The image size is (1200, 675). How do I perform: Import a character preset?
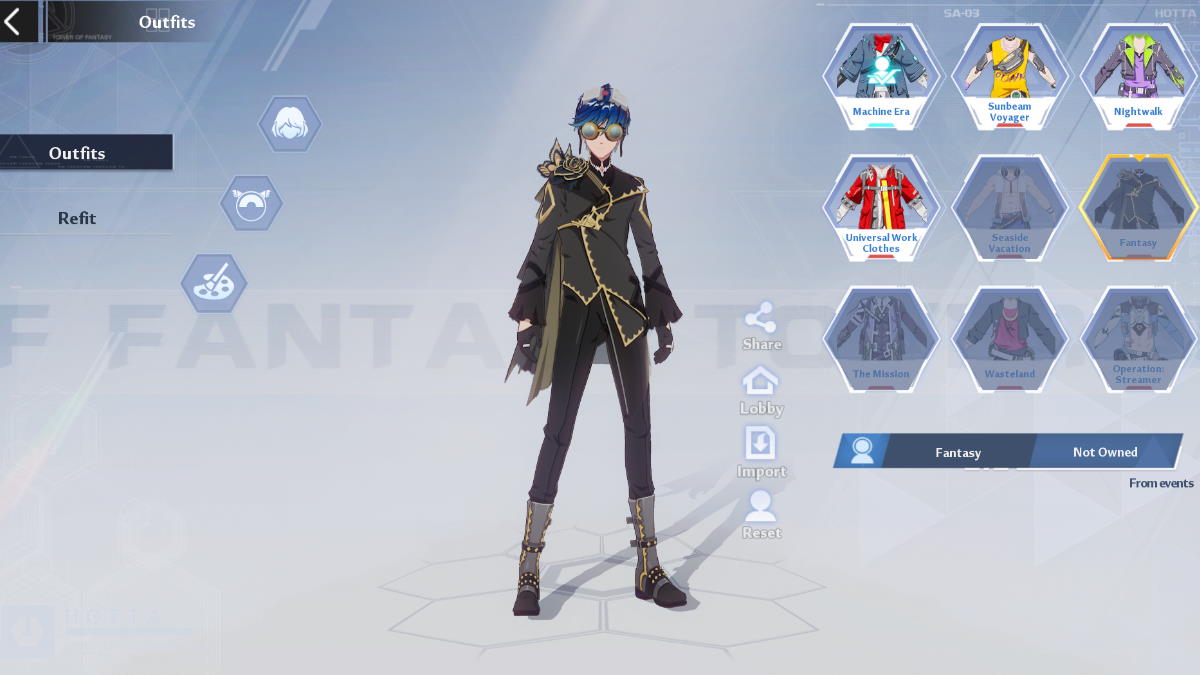(x=761, y=452)
